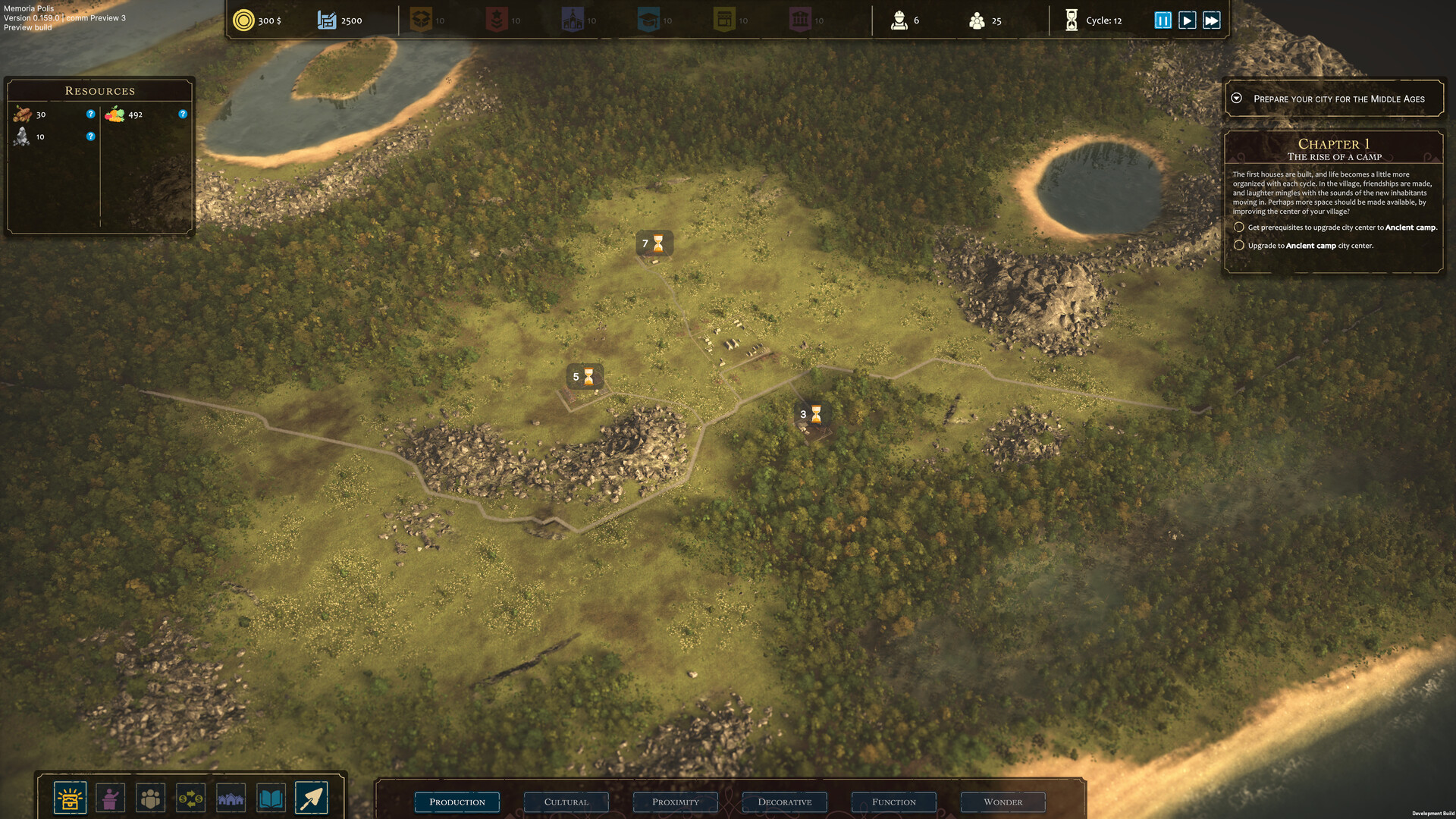Choose the Function building category
This screenshot has width=1456, height=819.
tap(893, 802)
